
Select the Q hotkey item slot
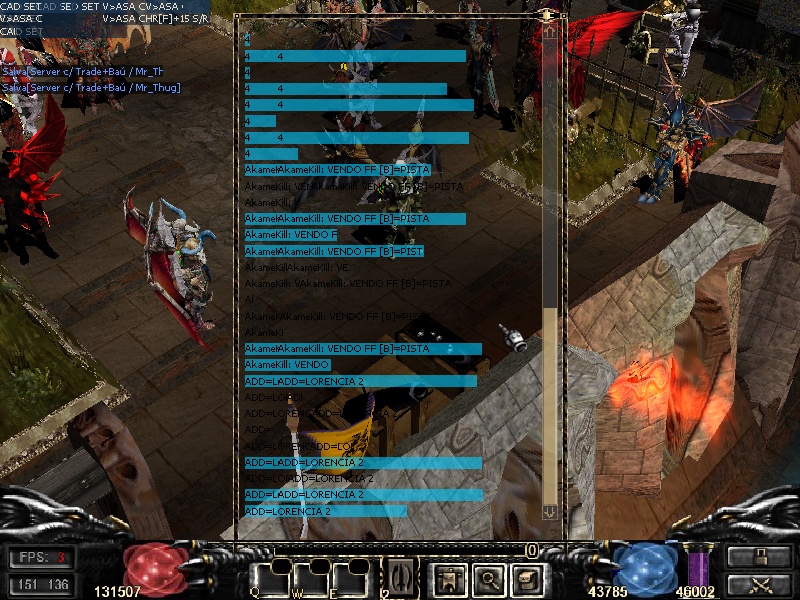270,578
